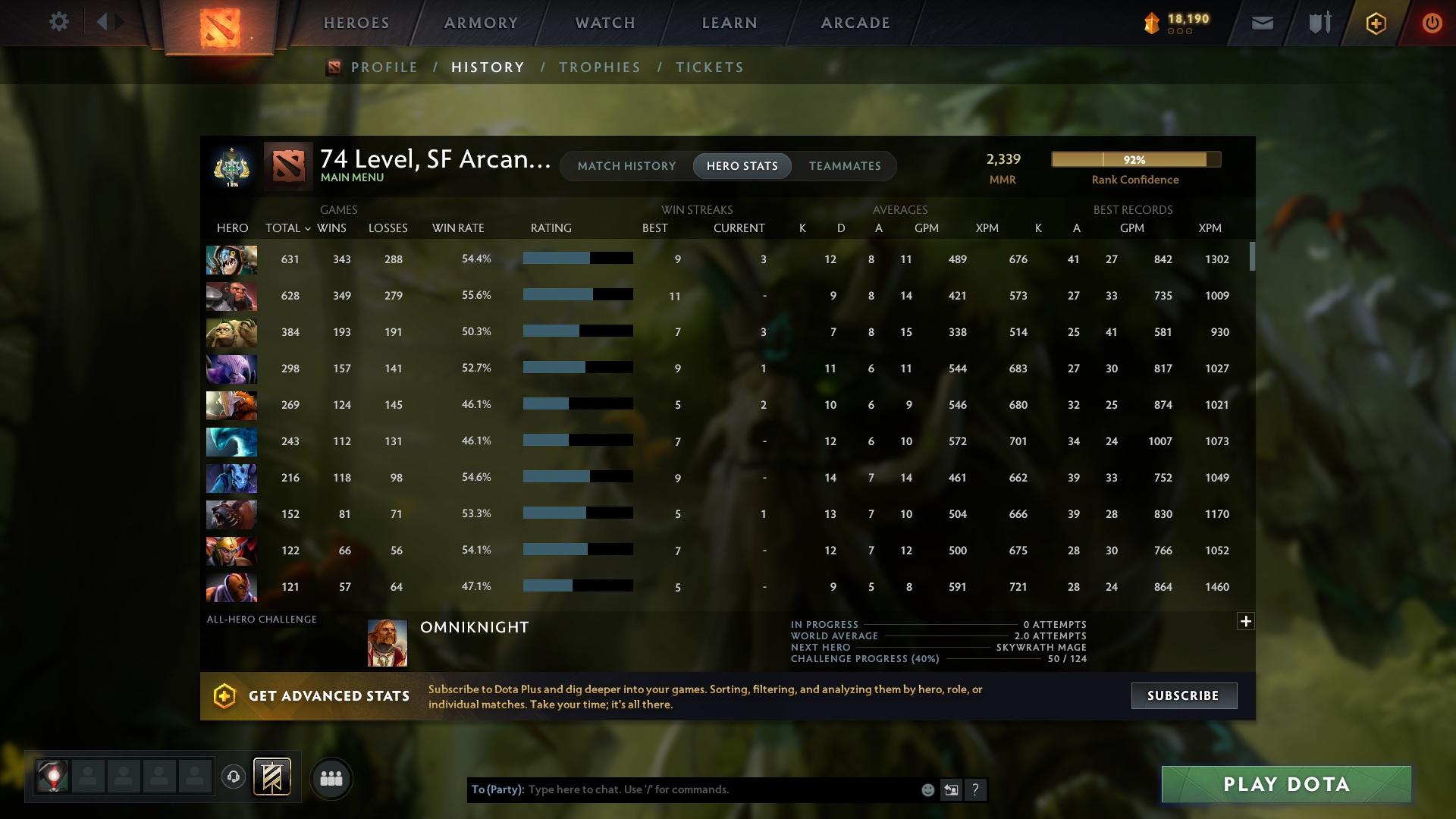The image size is (1456, 819).
Task: Click the PLAY DOTA button
Action: click(x=1286, y=784)
